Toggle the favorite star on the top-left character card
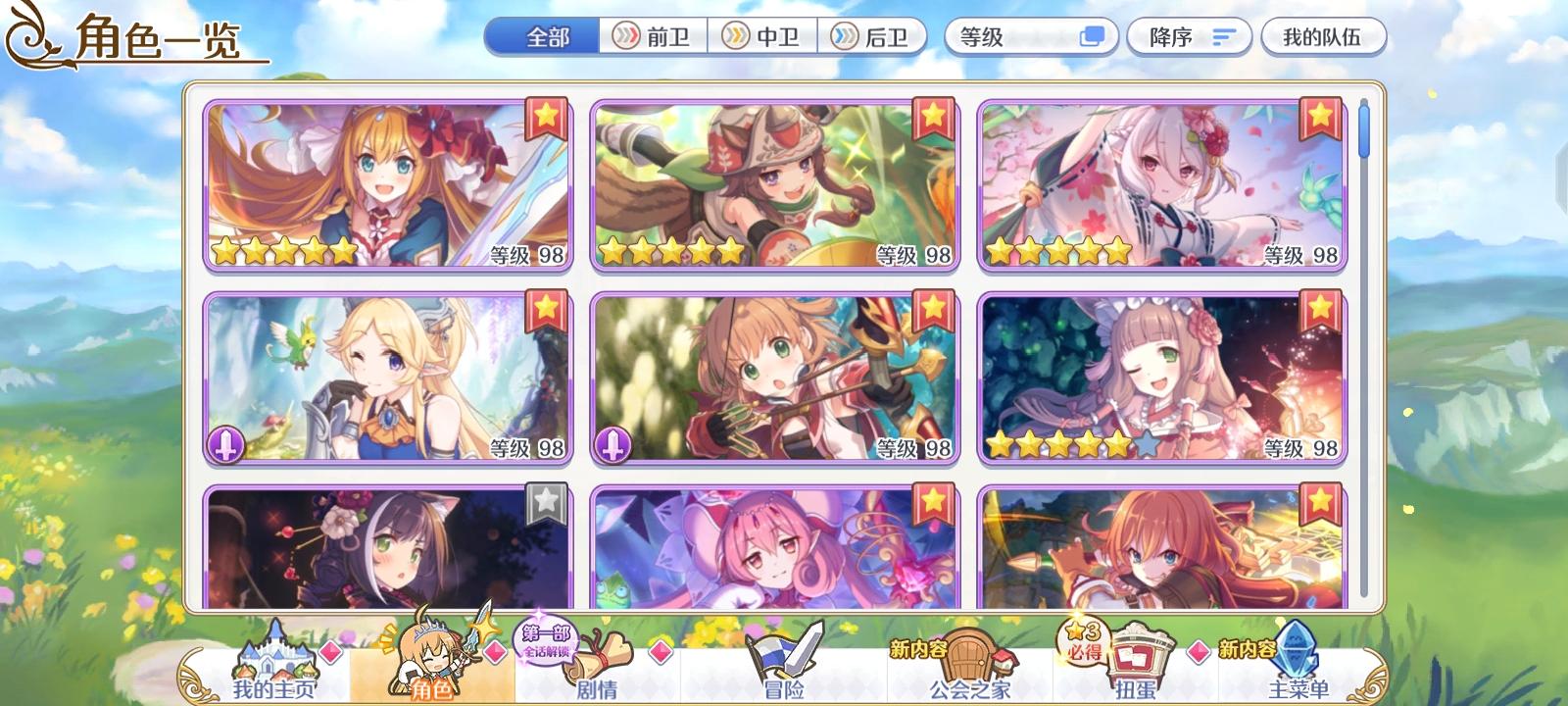This screenshot has width=1568, height=706. [548, 116]
